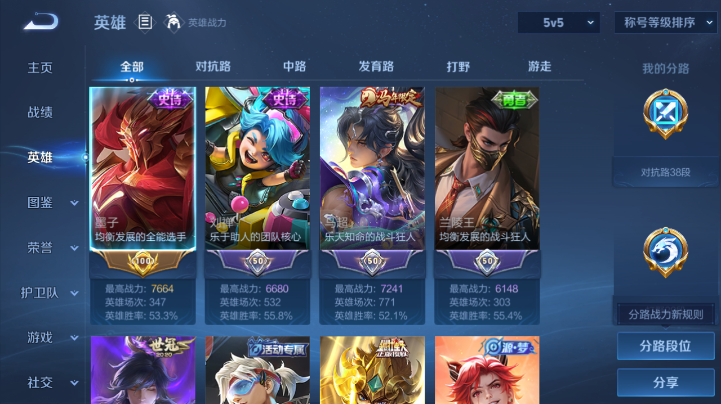Expand the 社交 sidebar menu

tap(49, 382)
